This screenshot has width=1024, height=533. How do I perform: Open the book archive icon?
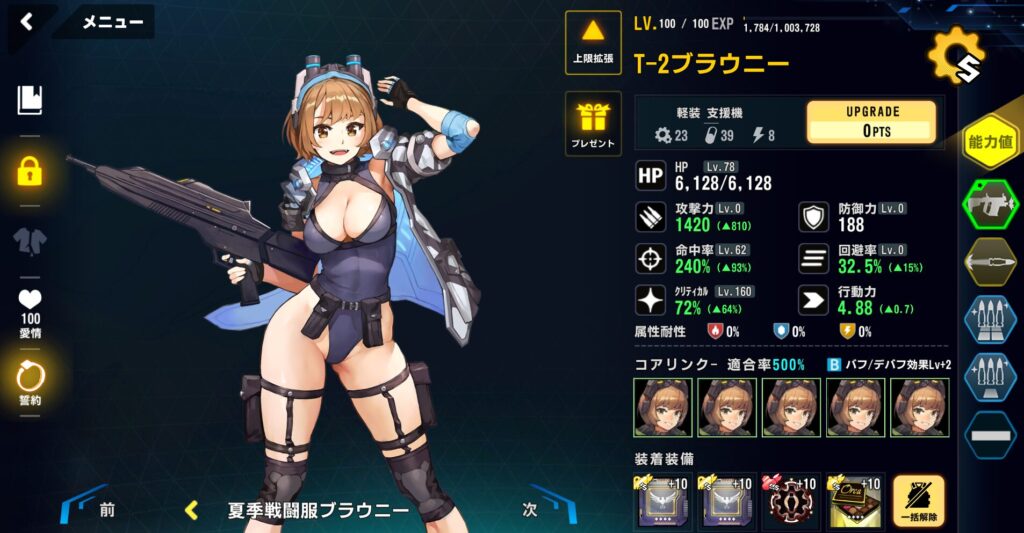[29, 99]
